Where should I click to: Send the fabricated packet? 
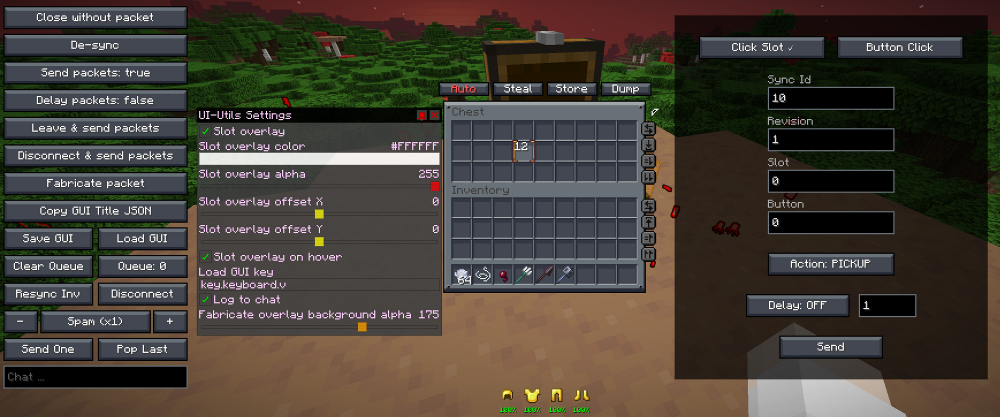[830, 347]
